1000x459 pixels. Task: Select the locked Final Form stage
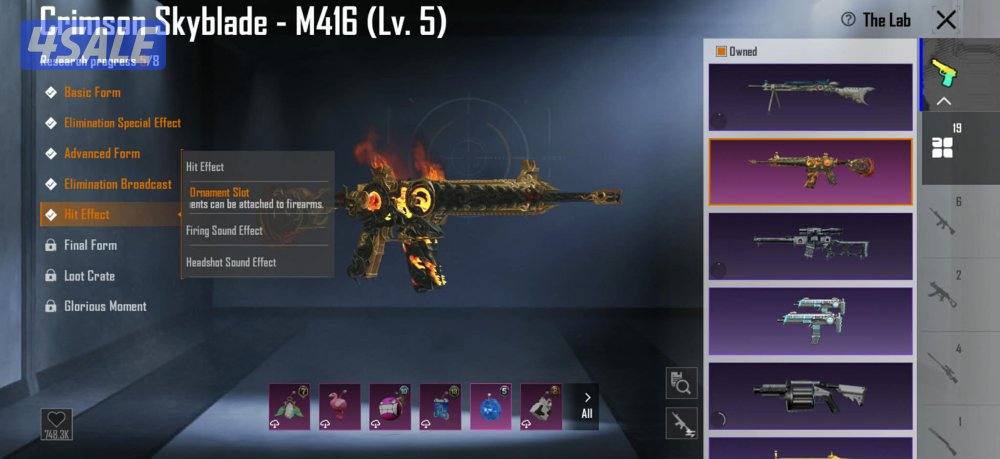(x=90, y=245)
